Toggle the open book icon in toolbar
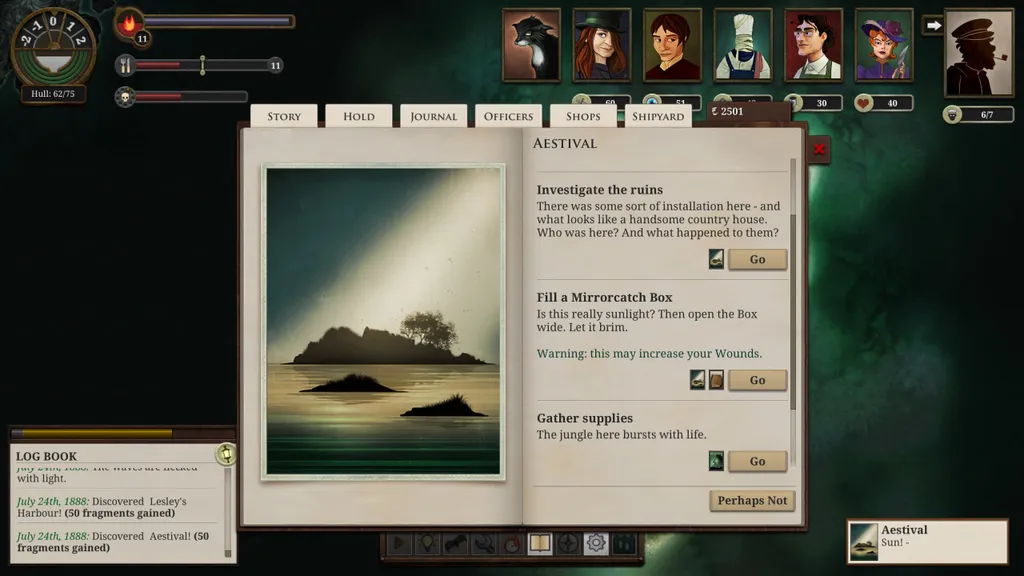The image size is (1024, 576). [x=540, y=544]
